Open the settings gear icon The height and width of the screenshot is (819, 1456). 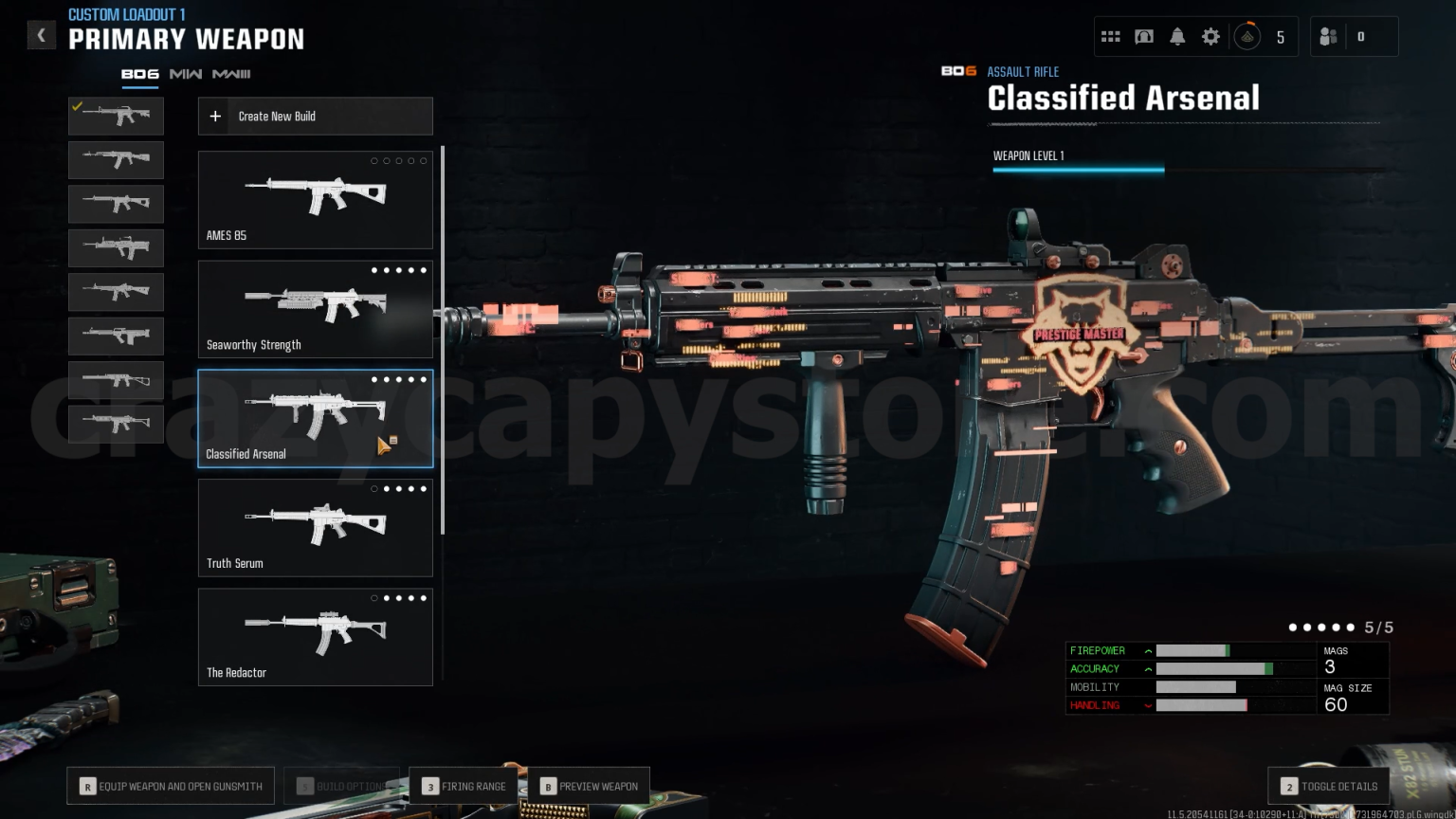pyautogui.click(x=1210, y=35)
